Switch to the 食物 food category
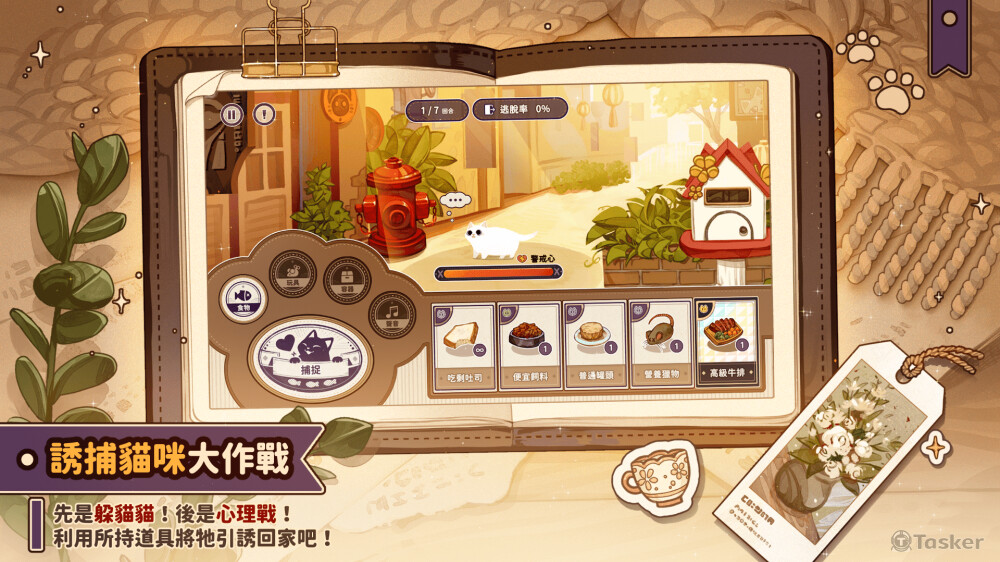This screenshot has width=1000, height=562. point(241,297)
